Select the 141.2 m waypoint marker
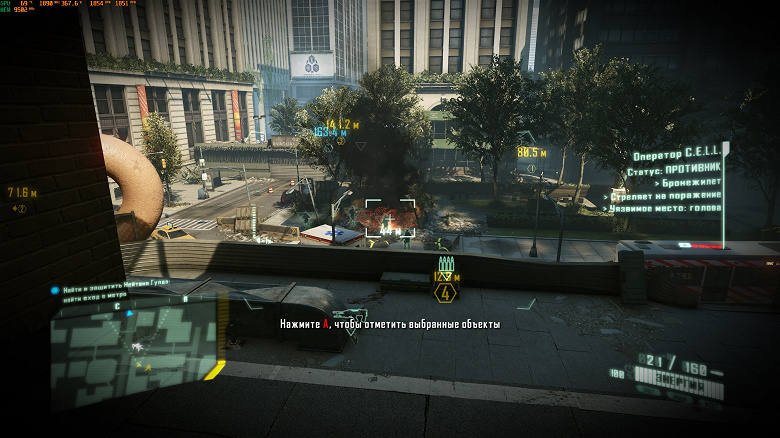This screenshot has width=780, height=438. (x=342, y=125)
